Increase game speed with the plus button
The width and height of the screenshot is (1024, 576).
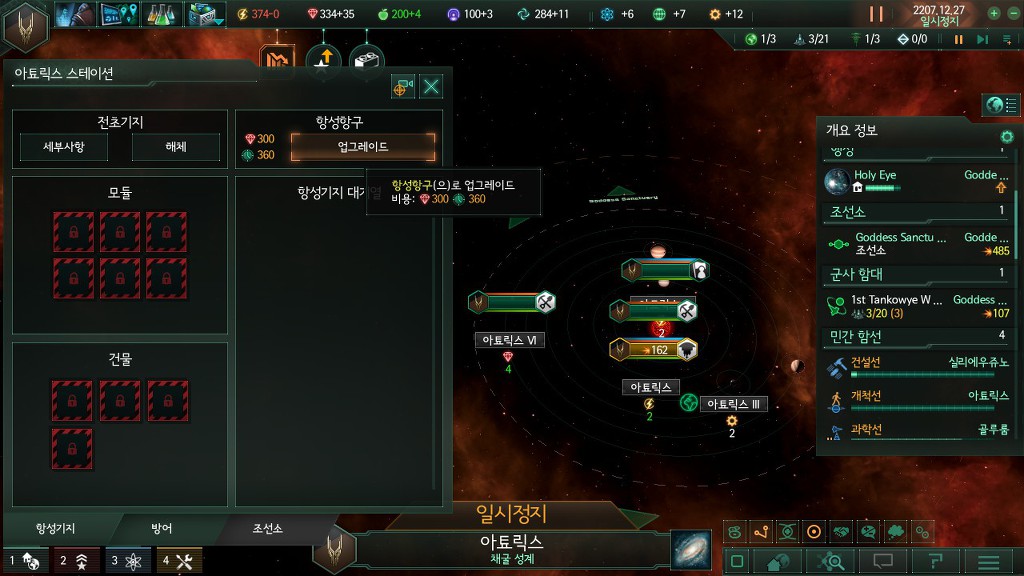[993, 14]
